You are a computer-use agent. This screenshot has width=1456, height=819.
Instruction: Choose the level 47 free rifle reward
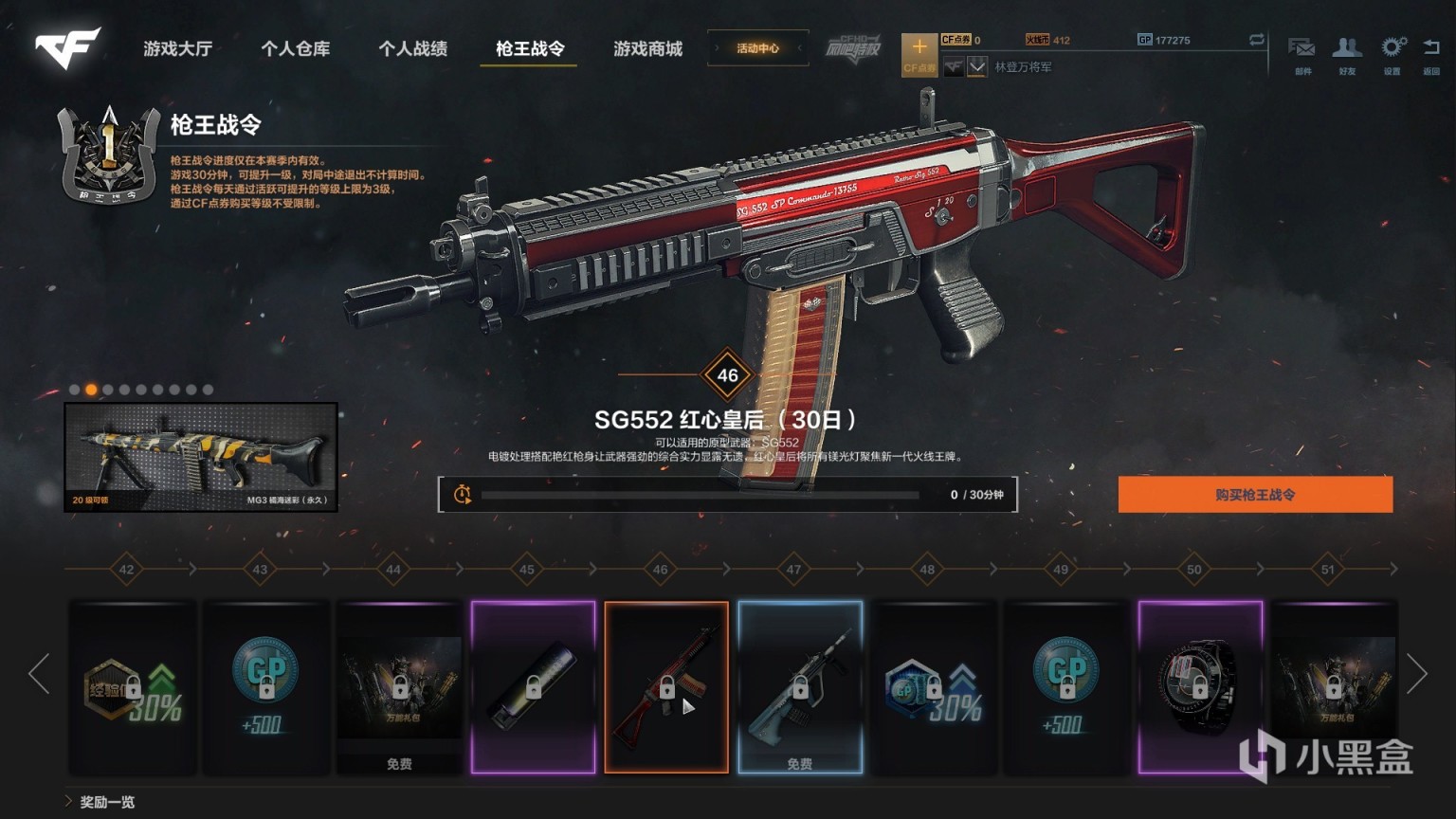point(800,686)
